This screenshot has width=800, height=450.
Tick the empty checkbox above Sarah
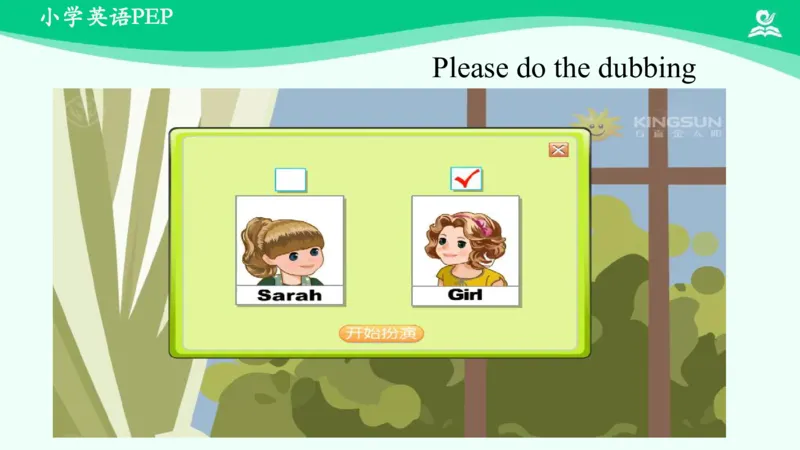click(290, 180)
